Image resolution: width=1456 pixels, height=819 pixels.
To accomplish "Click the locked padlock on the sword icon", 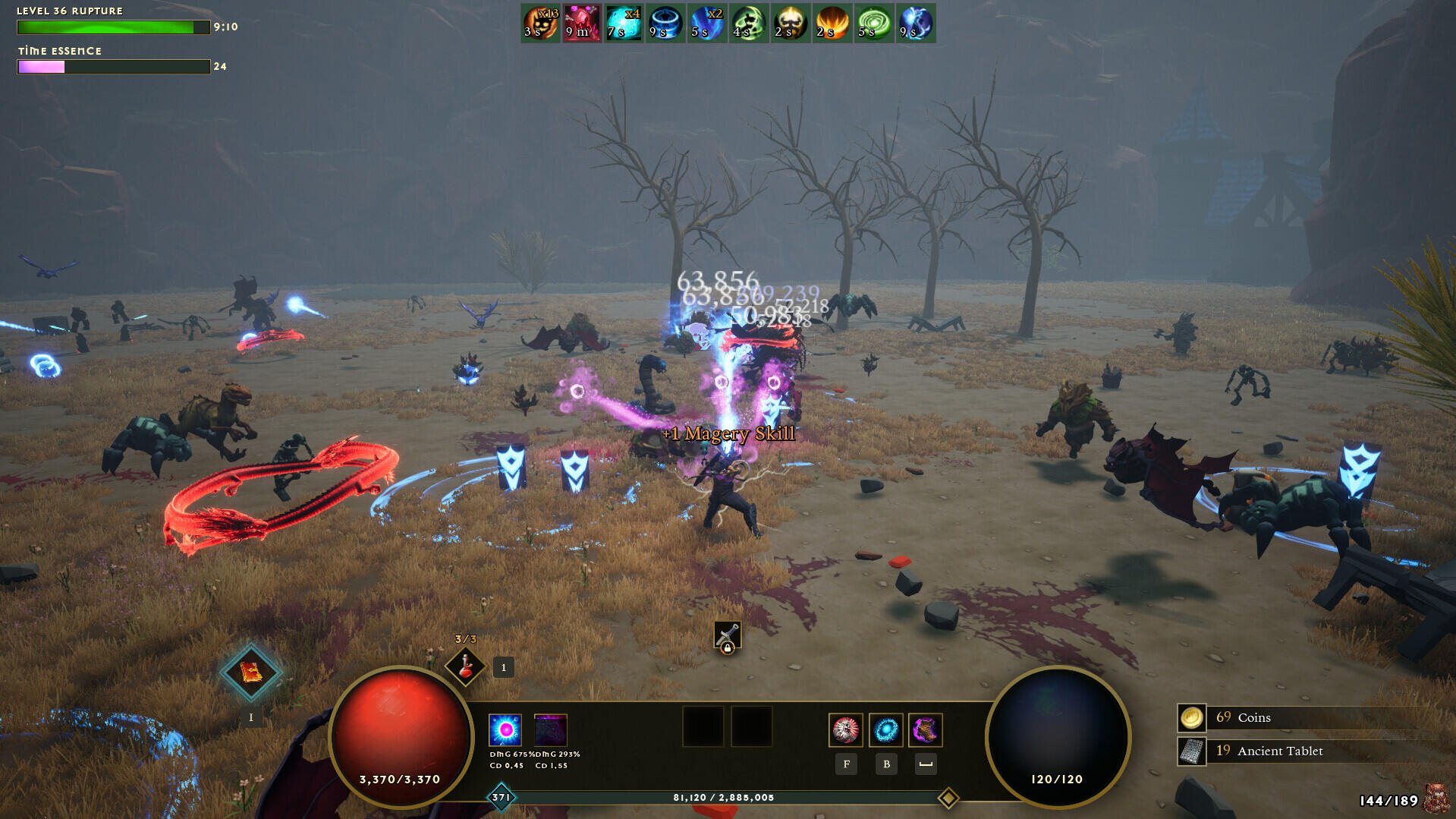I will click(729, 647).
